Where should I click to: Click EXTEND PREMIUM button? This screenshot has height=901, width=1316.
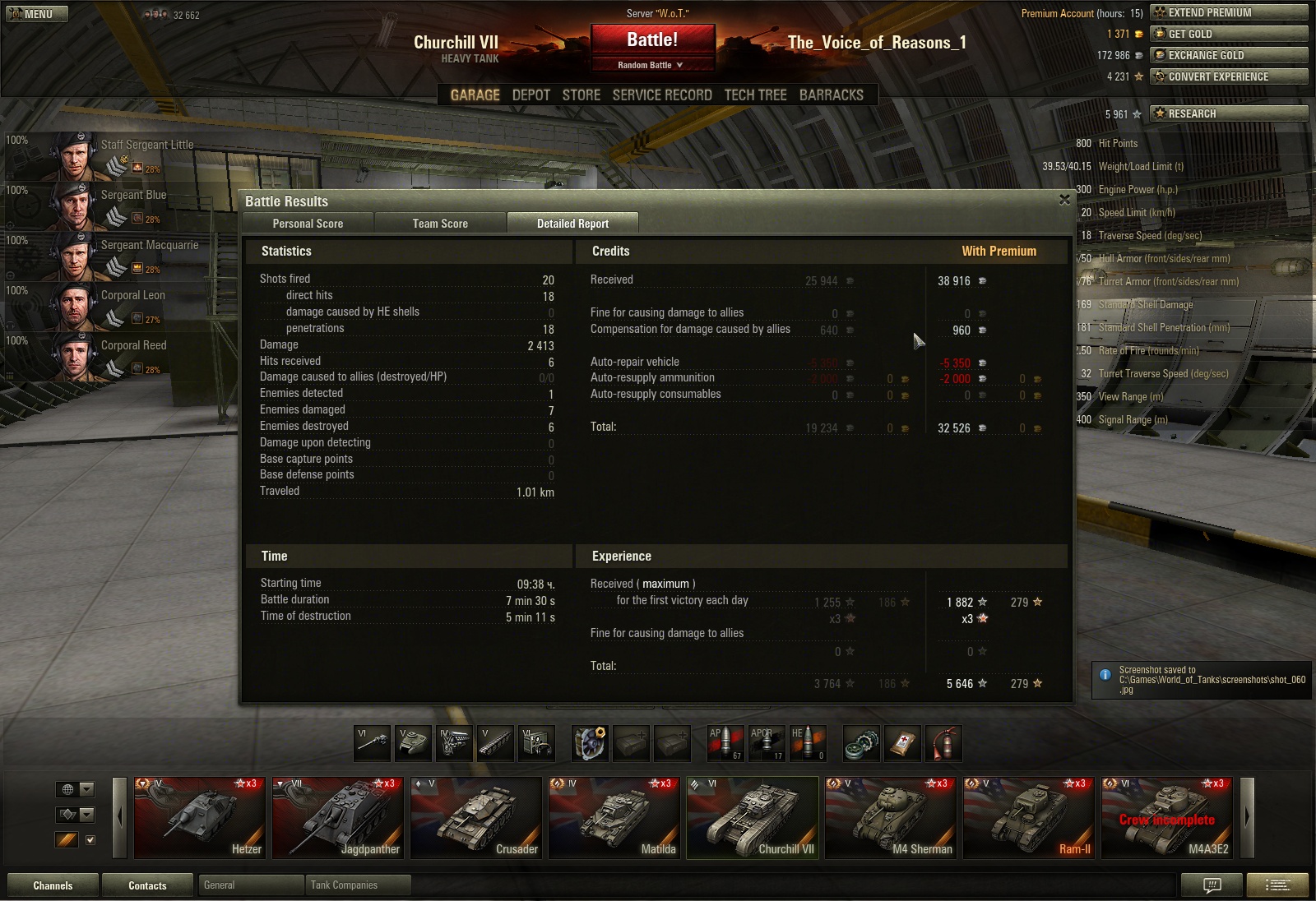(x=1229, y=12)
